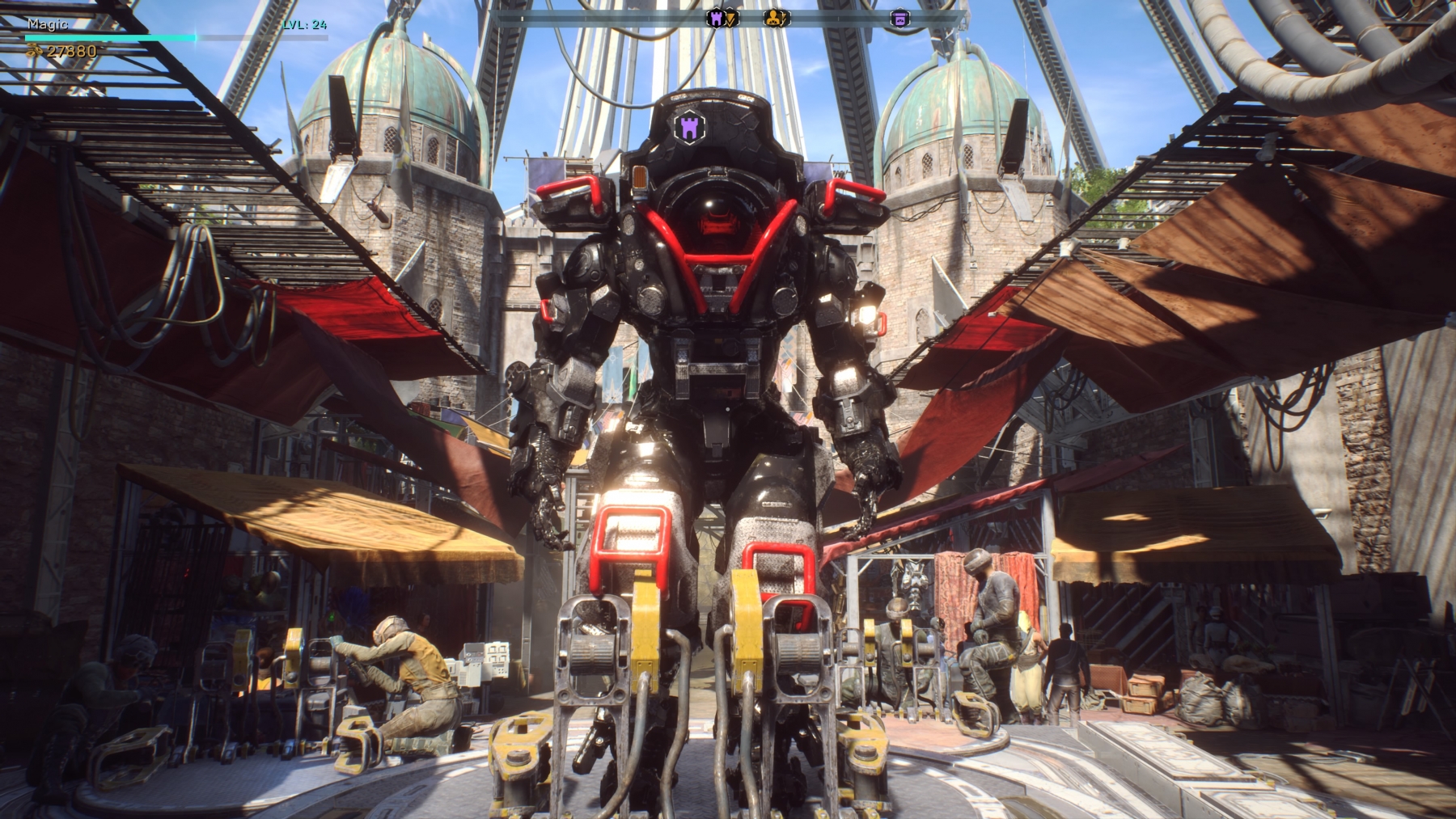Click the purple shop marker on the compass
This screenshot has height=819, width=1456.
(899, 19)
